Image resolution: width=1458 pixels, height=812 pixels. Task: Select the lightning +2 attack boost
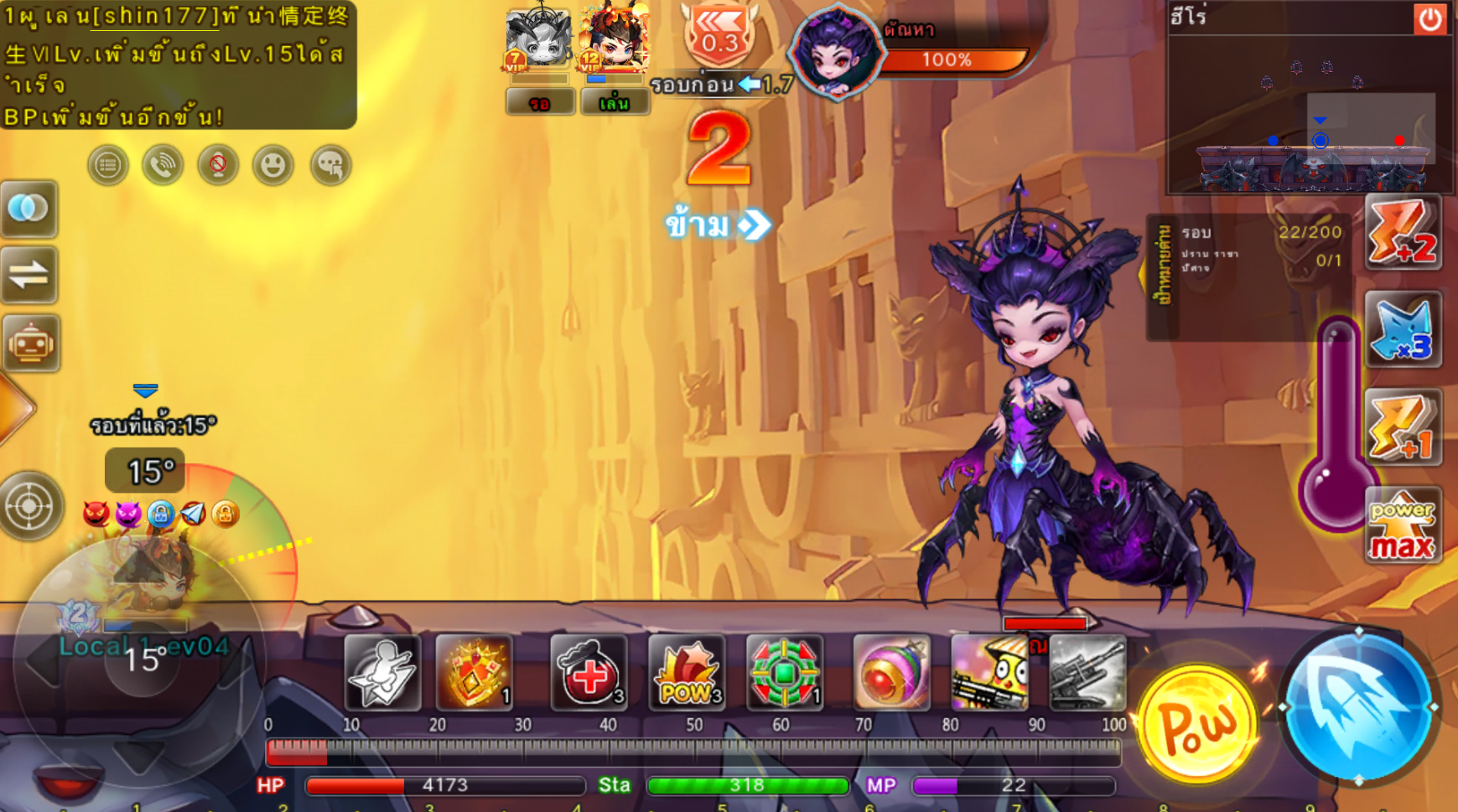[x=1403, y=233]
